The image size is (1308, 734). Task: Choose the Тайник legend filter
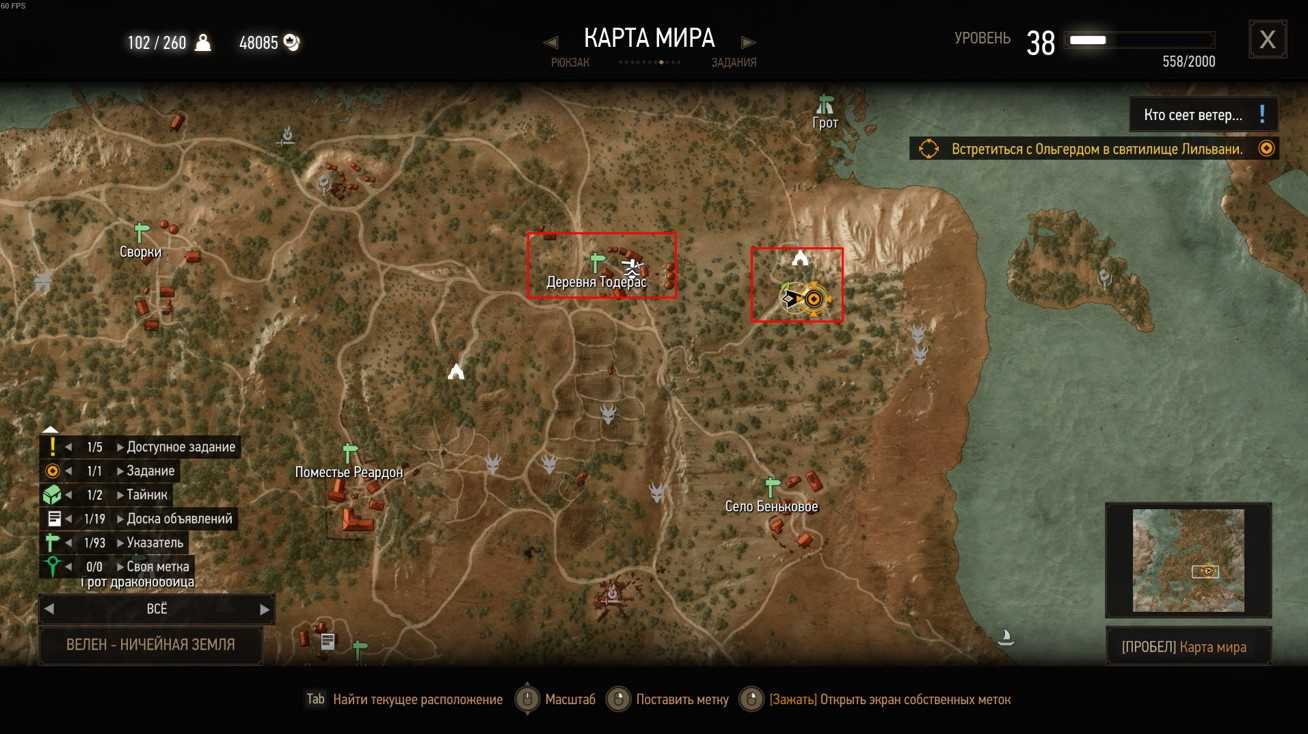coord(147,495)
